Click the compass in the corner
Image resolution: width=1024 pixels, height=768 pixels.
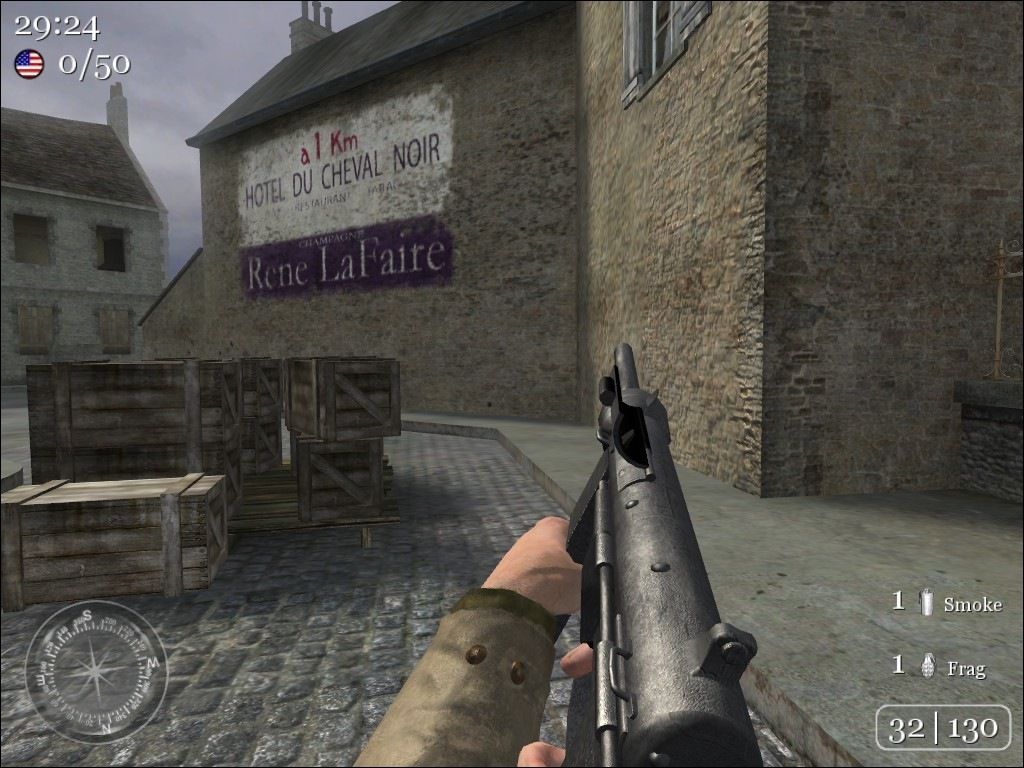coord(96,671)
